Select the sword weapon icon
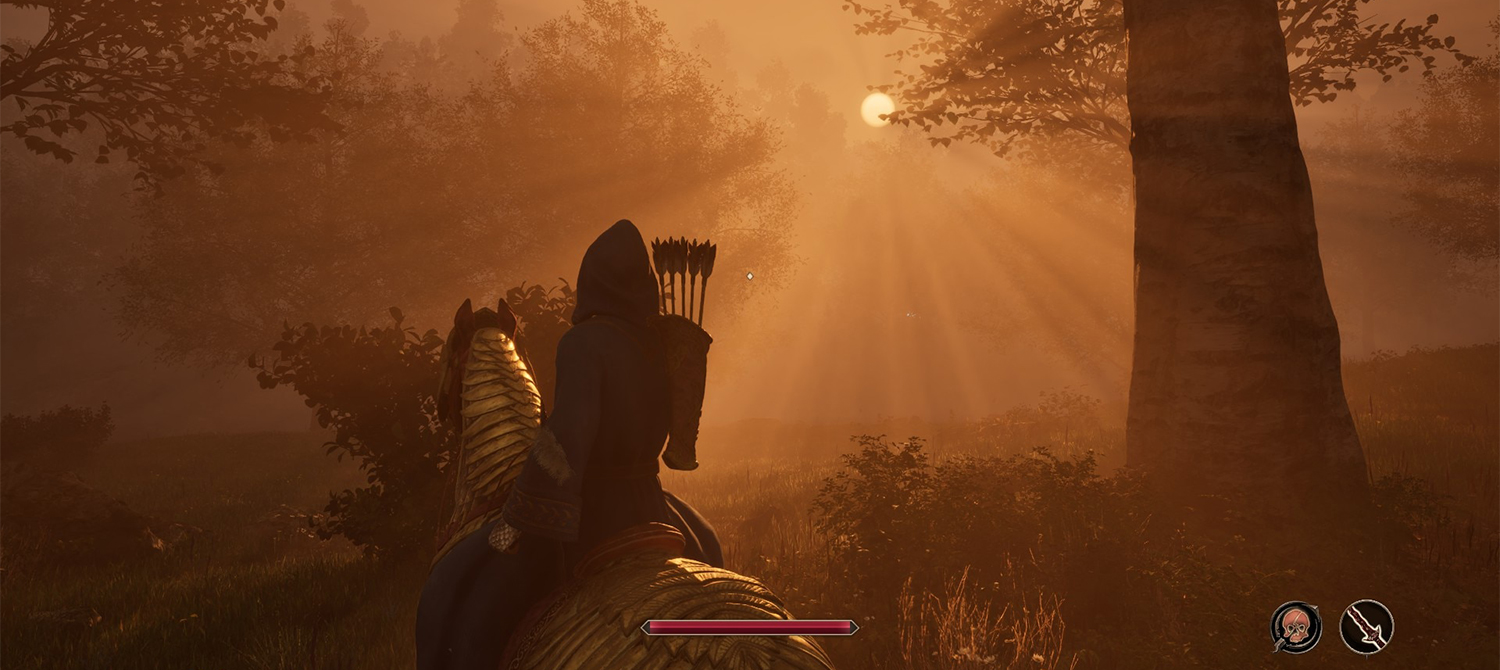Image resolution: width=1500 pixels, height=670 pixels. (x=1366, y=627)
